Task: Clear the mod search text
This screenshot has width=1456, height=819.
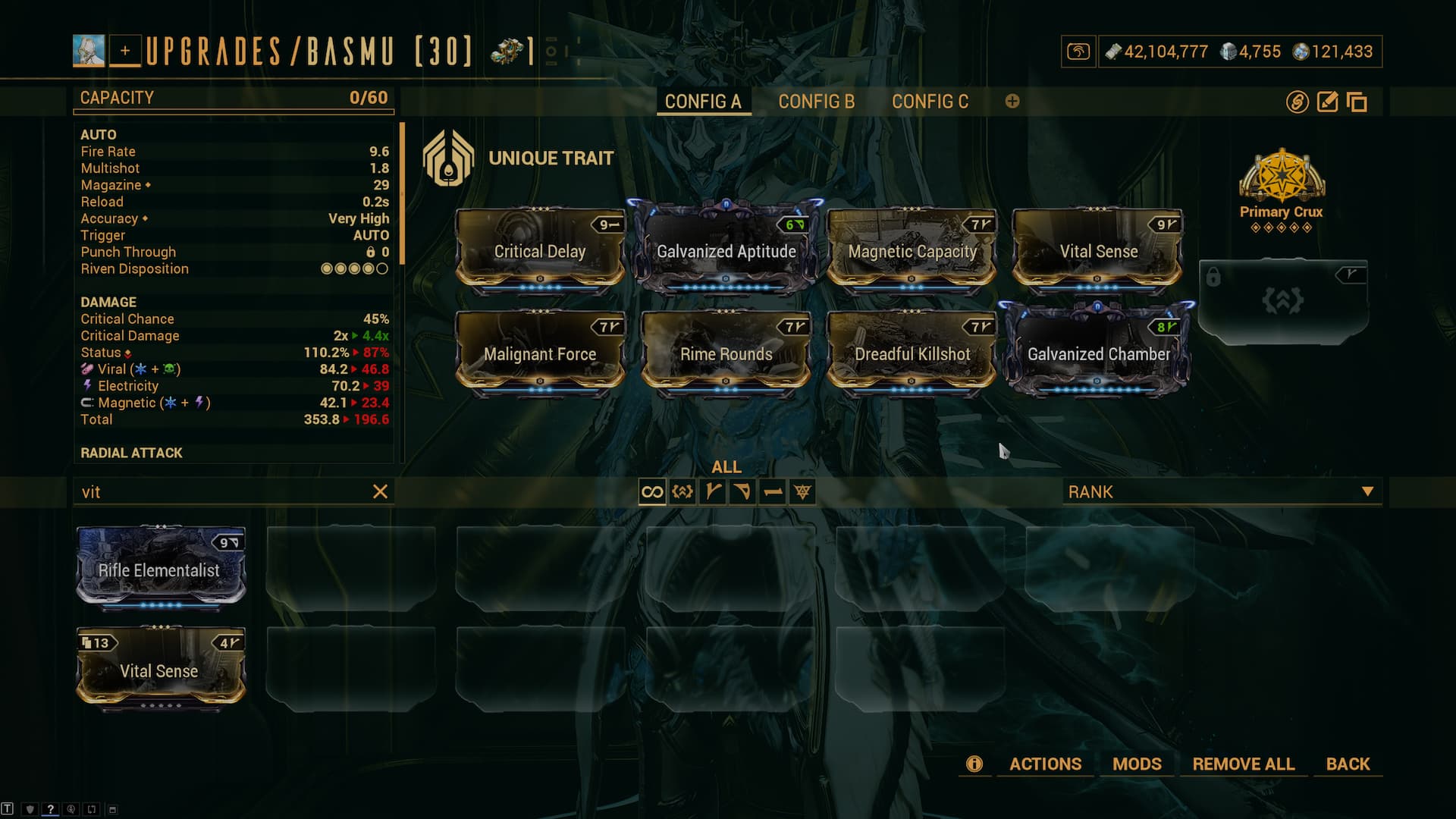Action: pos(381,492)
